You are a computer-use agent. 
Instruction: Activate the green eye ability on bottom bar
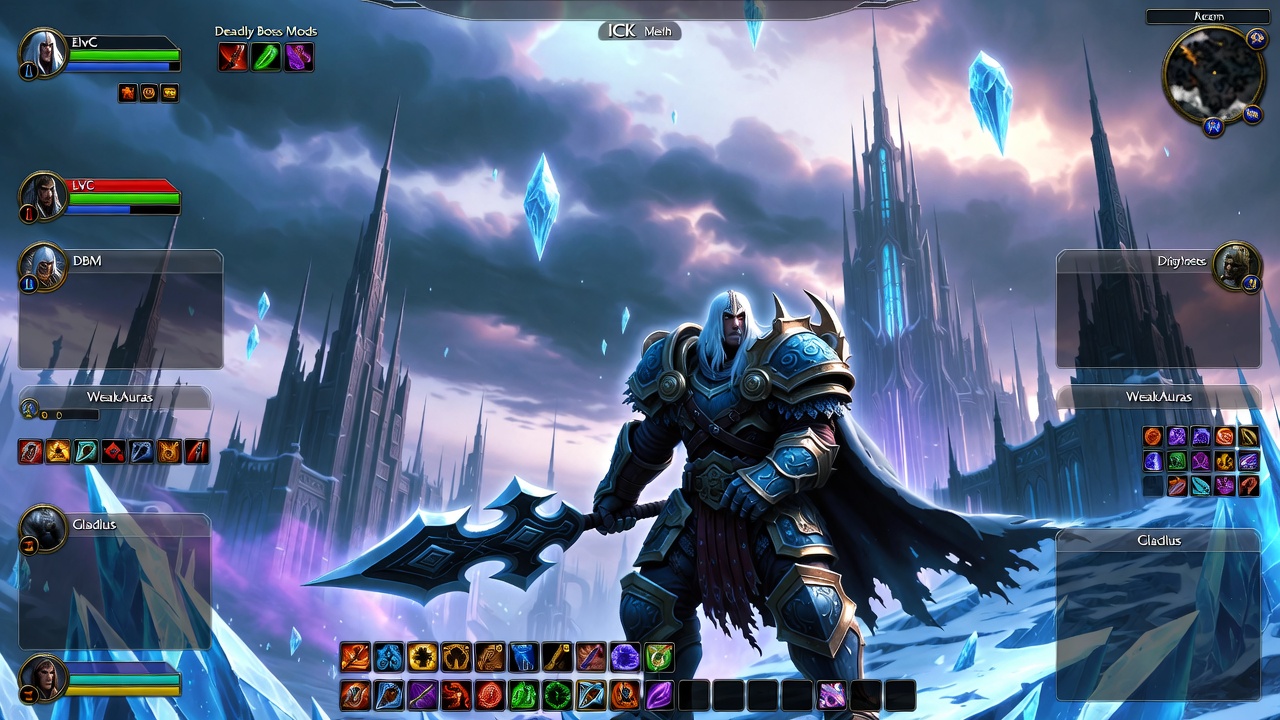[x=557, y=695]
